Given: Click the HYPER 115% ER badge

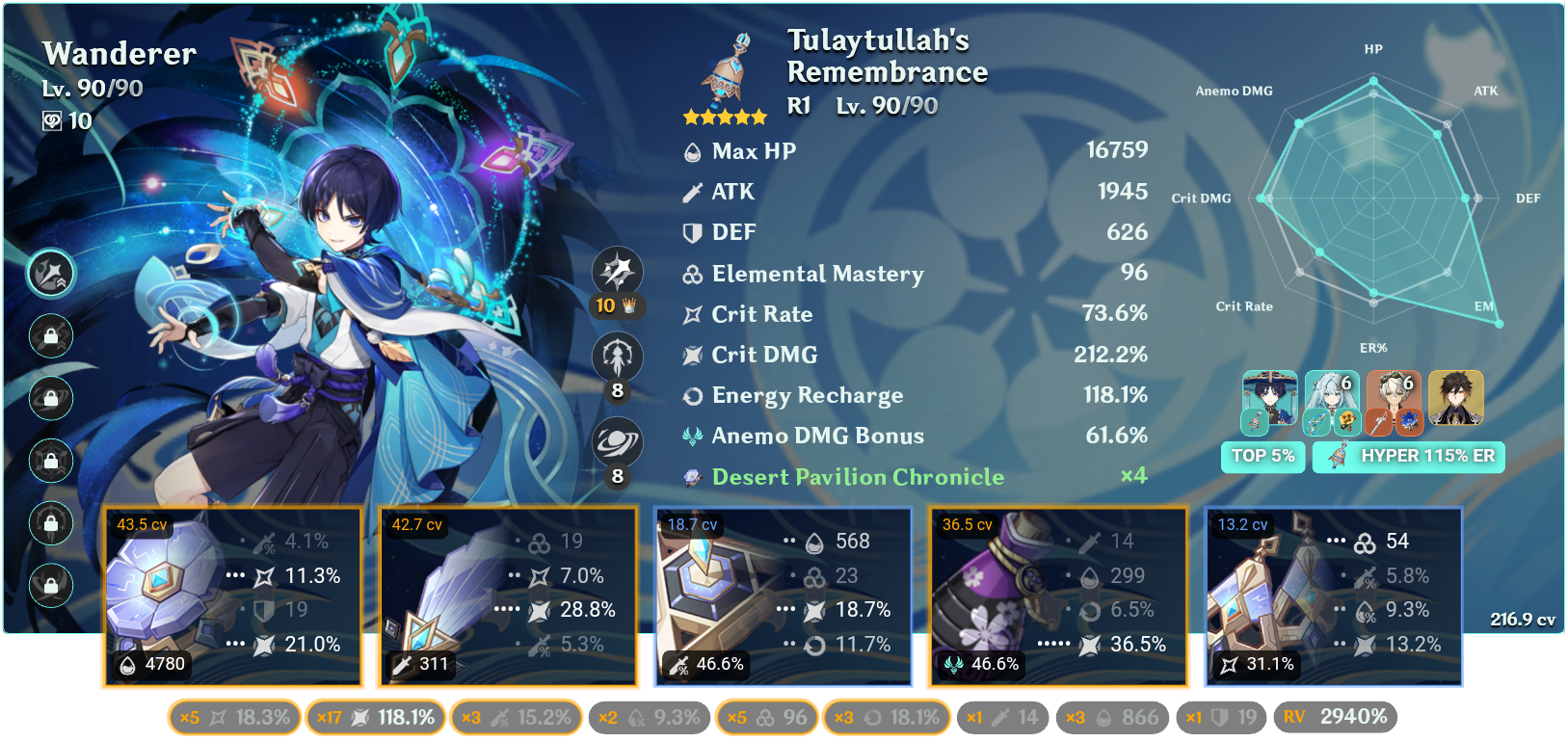Looking at the screenshot, I should click(1409, 457).
